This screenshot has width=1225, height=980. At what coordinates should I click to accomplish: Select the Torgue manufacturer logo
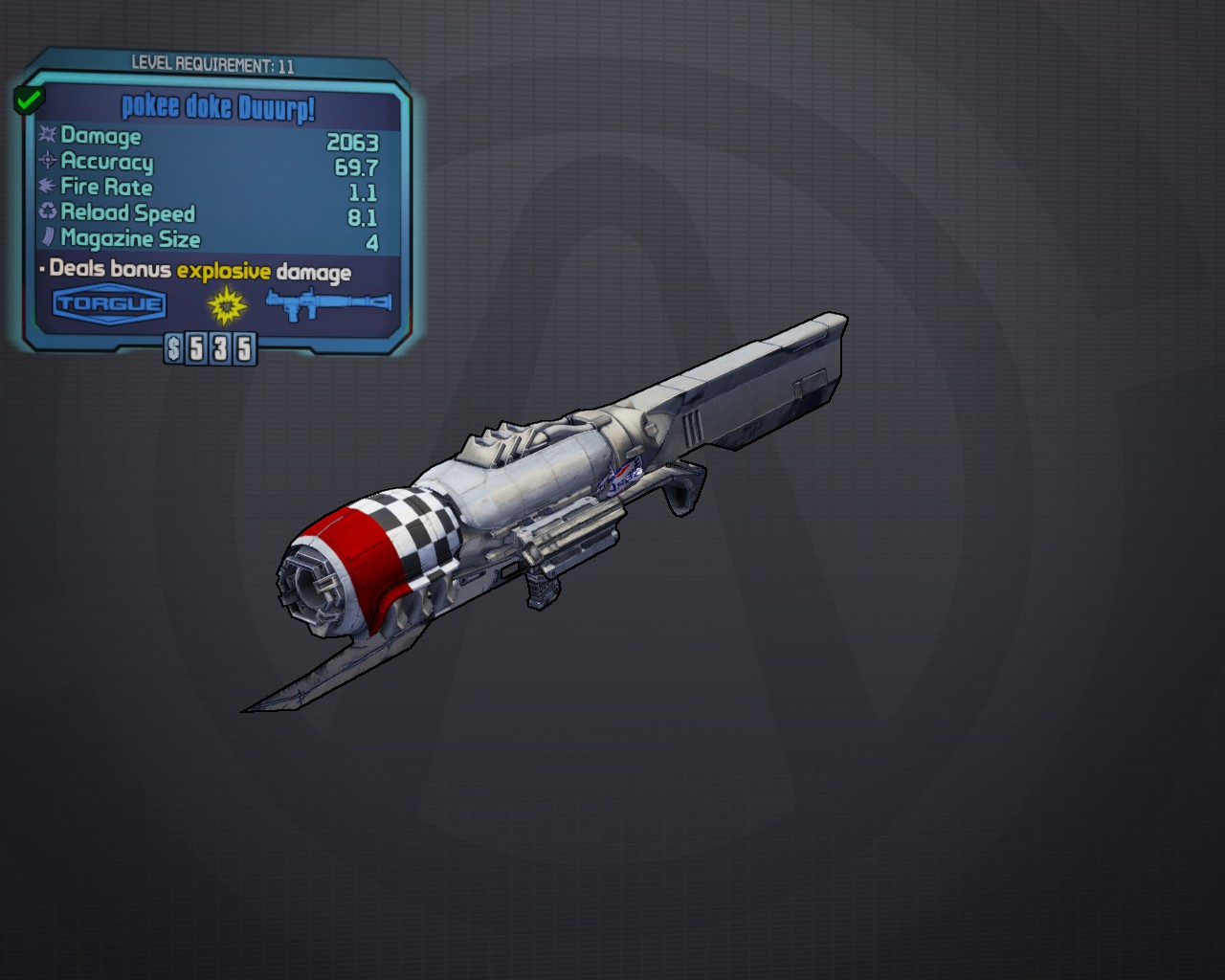click(x=110, y=305)
